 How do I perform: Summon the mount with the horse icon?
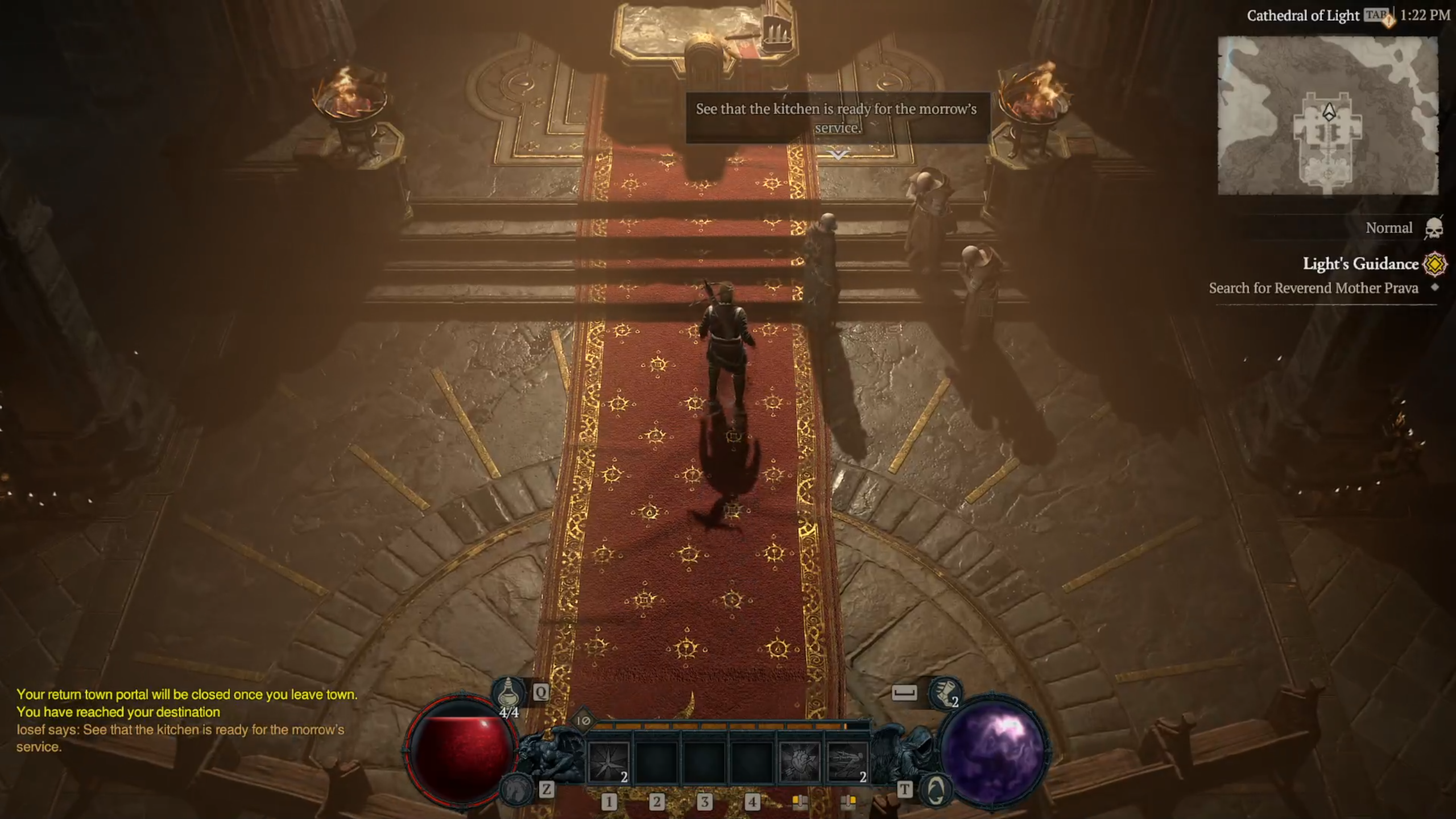(516, 789)
